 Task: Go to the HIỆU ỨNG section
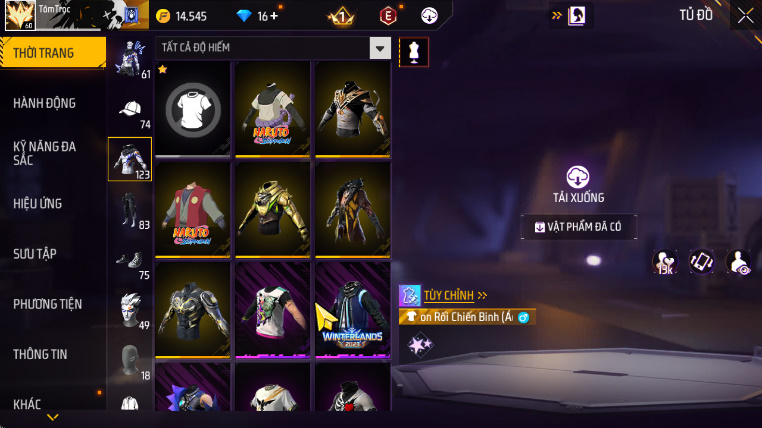(38, 203)
